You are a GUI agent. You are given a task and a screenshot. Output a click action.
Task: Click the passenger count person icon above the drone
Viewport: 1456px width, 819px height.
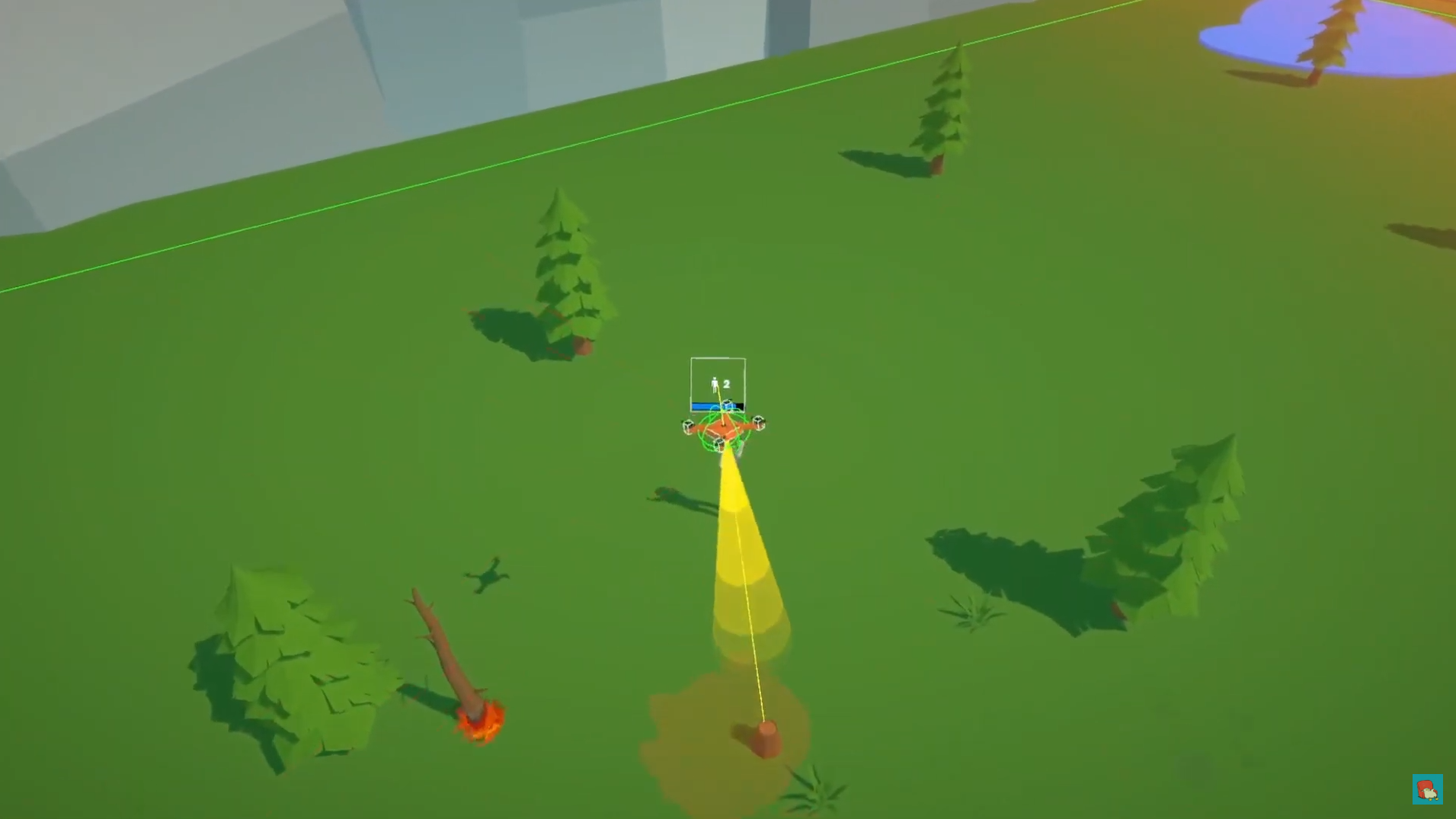point(715,384)
